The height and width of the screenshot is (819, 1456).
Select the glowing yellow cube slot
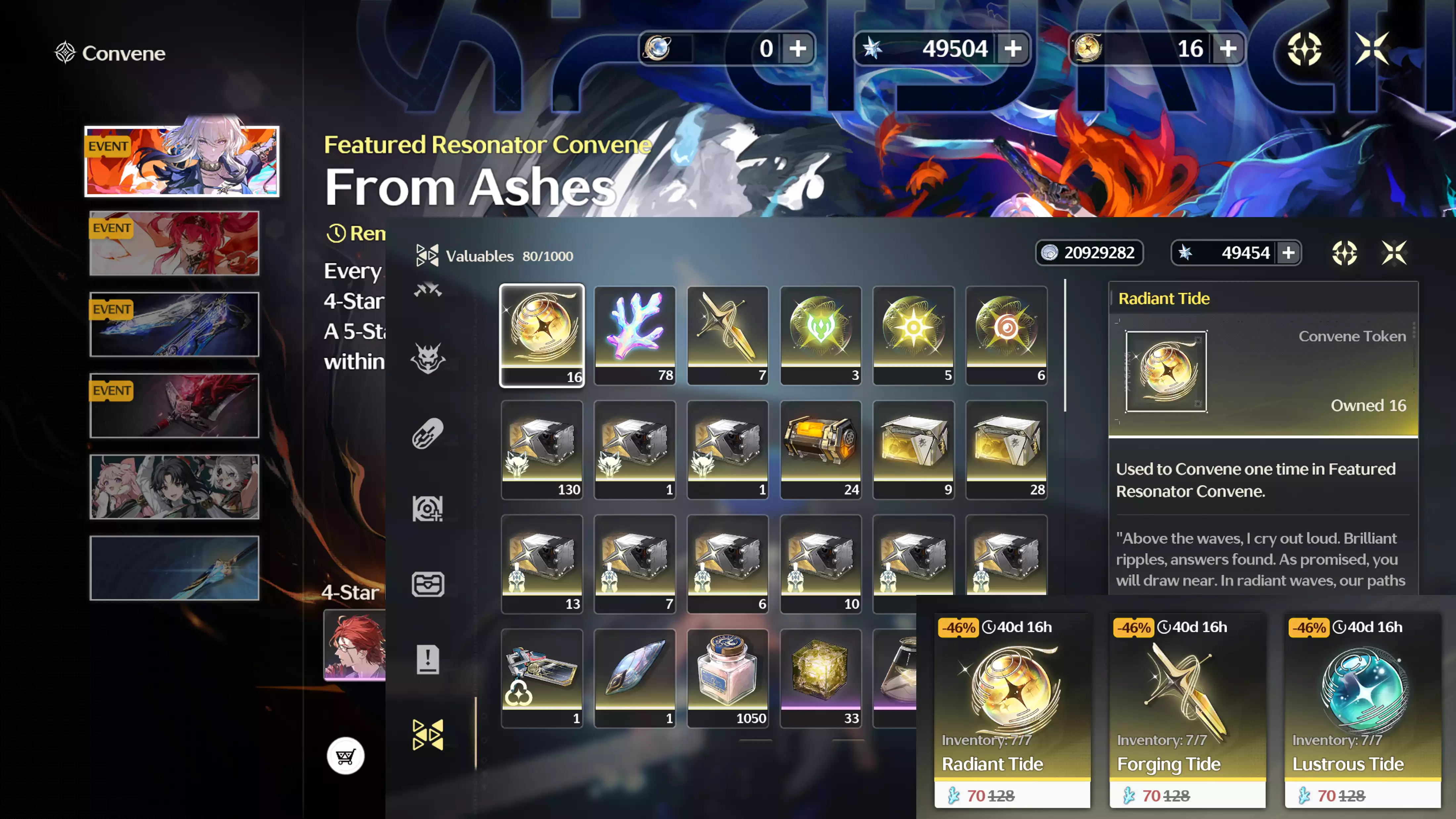point(820,678)
